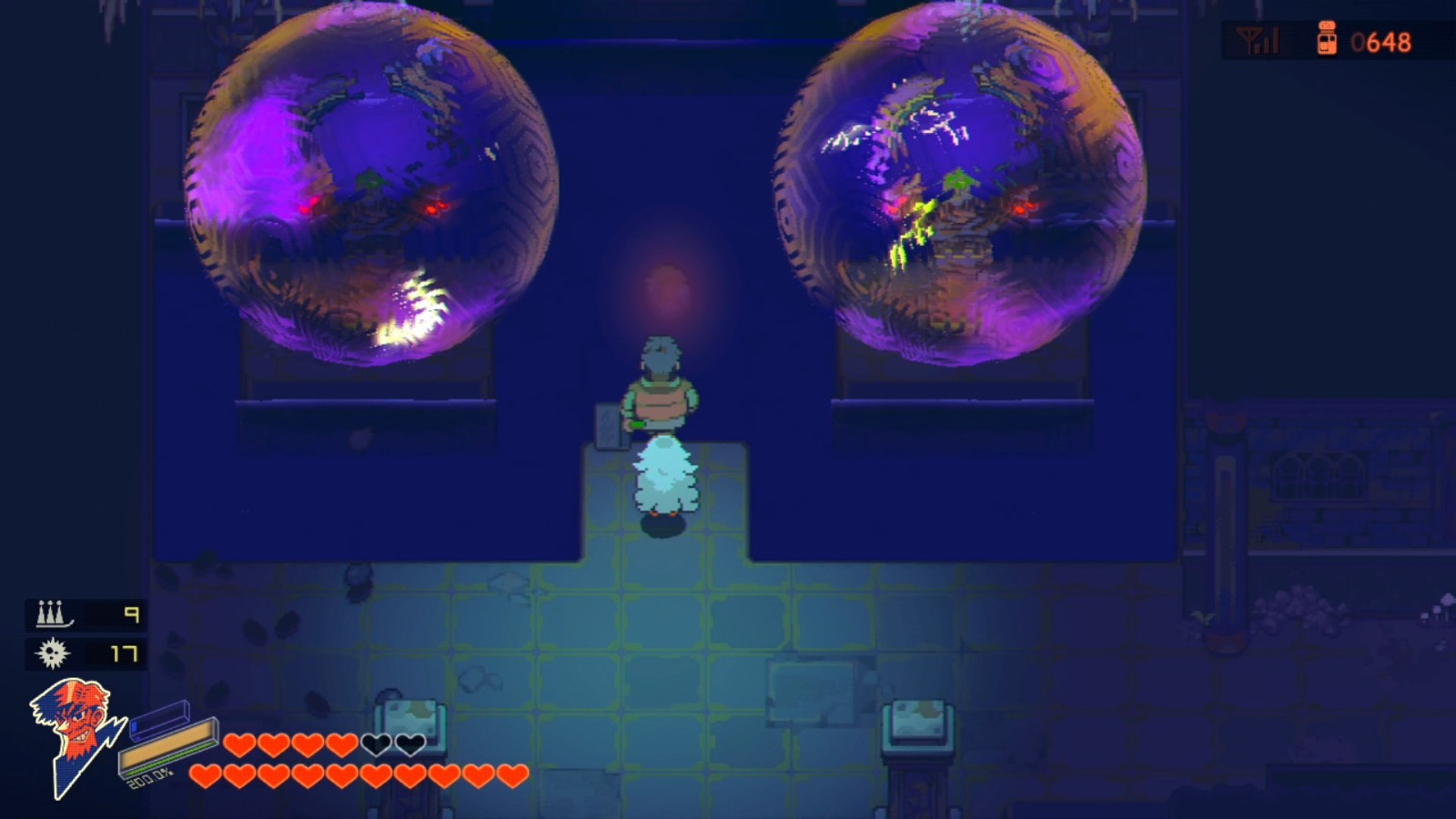
Task: Click the fourth red heart in the top row
Action: [x=341, y=744]
